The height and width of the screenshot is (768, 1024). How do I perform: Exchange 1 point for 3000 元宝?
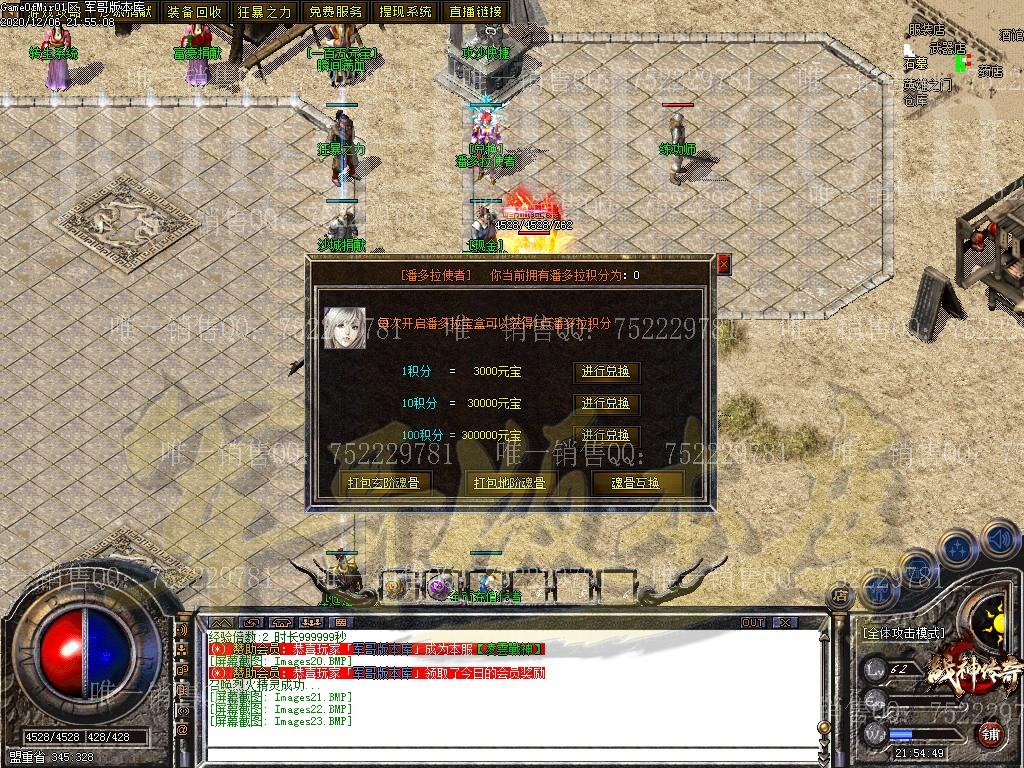click(x=606, y=372)
